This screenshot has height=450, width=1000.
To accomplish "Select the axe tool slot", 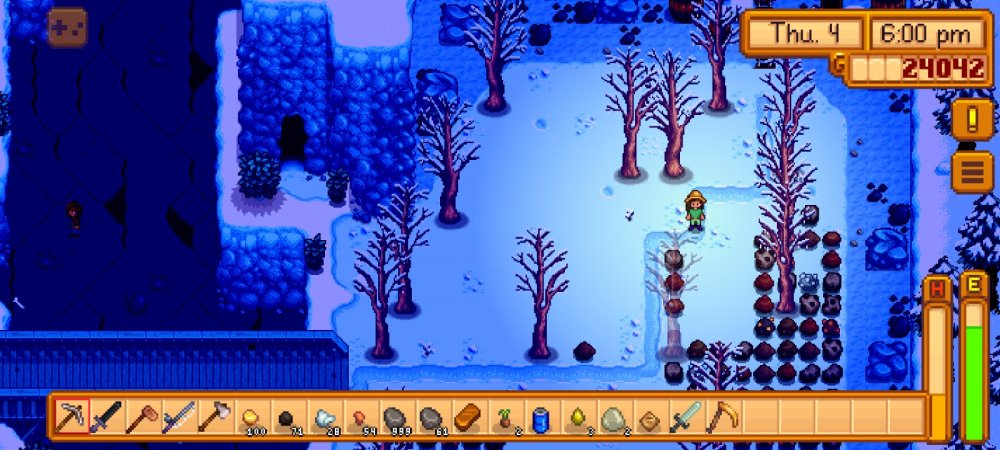I will (213, 416).
